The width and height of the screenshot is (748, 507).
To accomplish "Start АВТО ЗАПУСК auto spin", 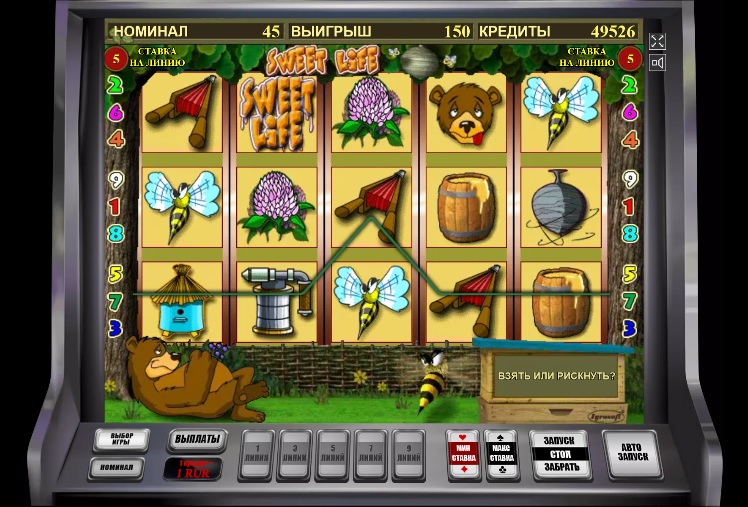I will coord(632,455).
